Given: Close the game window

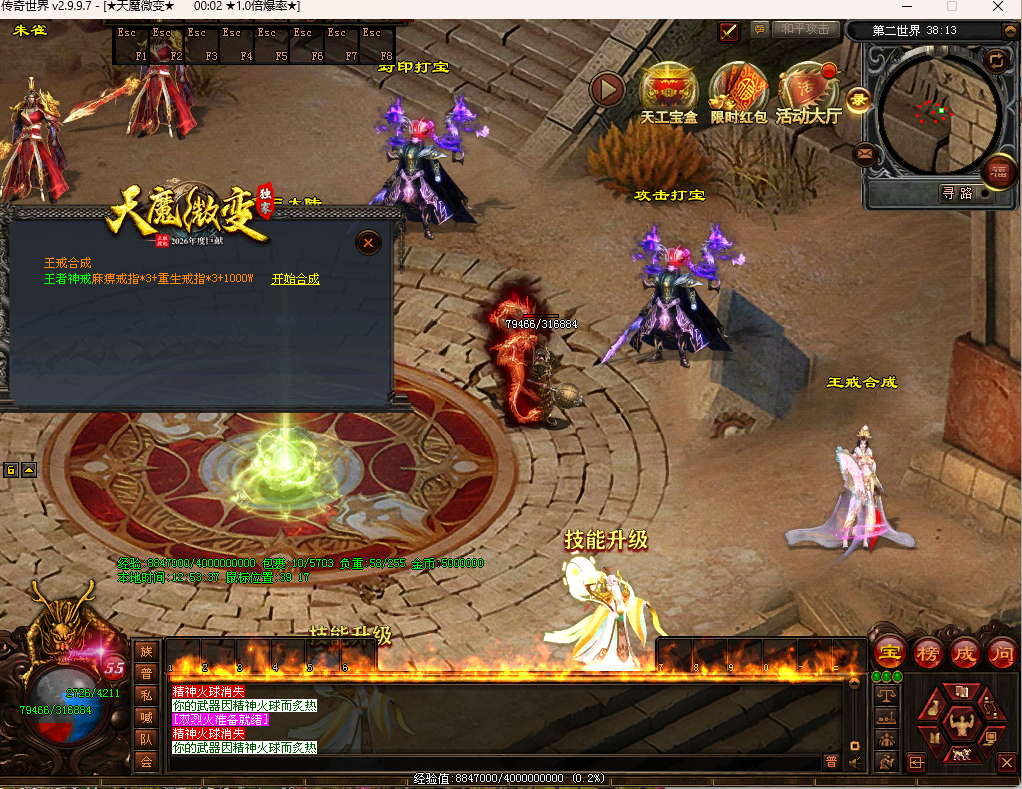Looking at the screenshot, I should click(997, 7).
